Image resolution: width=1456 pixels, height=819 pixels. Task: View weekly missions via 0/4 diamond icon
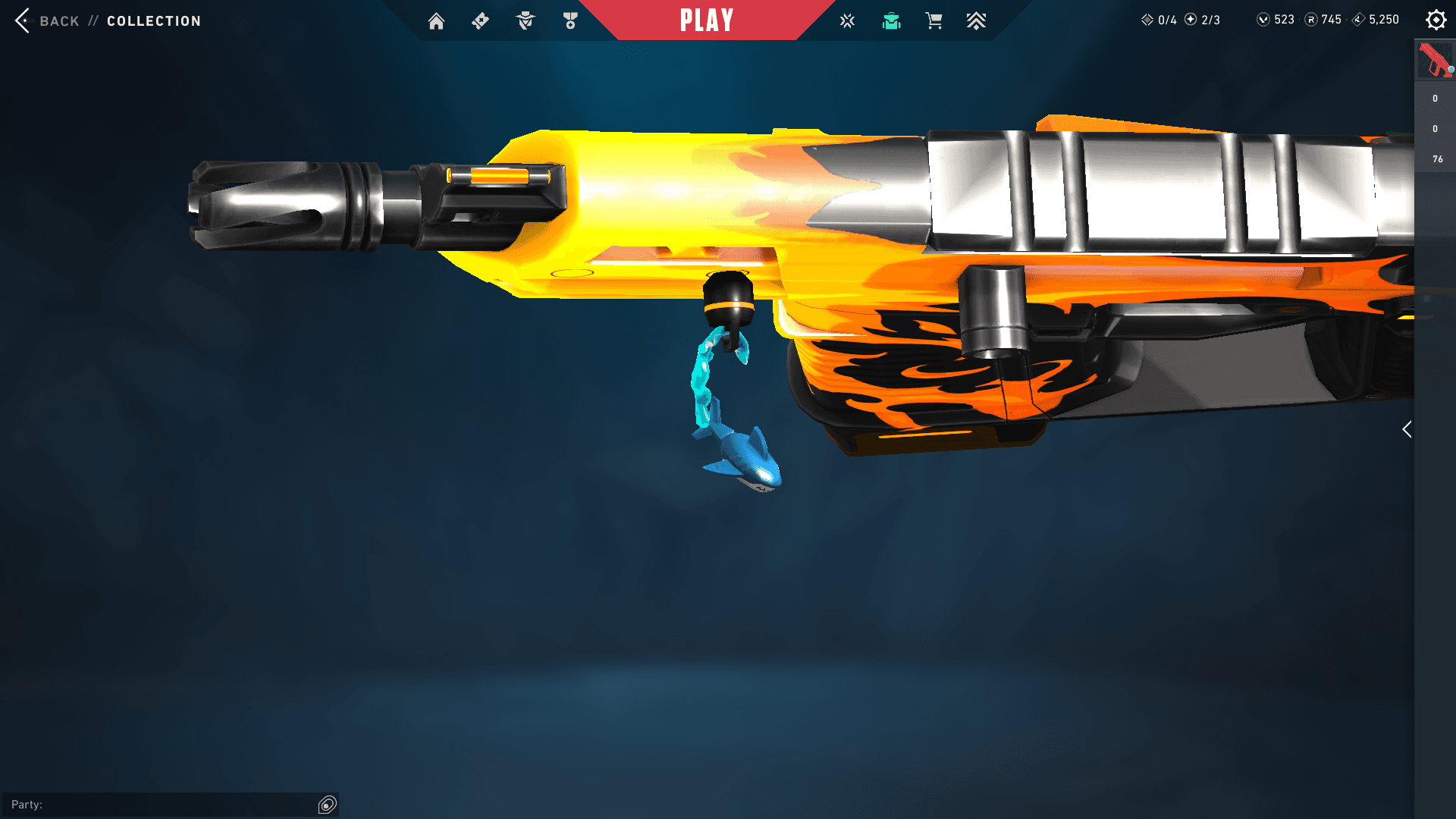pyautogui.click(x=1157, y=20)
